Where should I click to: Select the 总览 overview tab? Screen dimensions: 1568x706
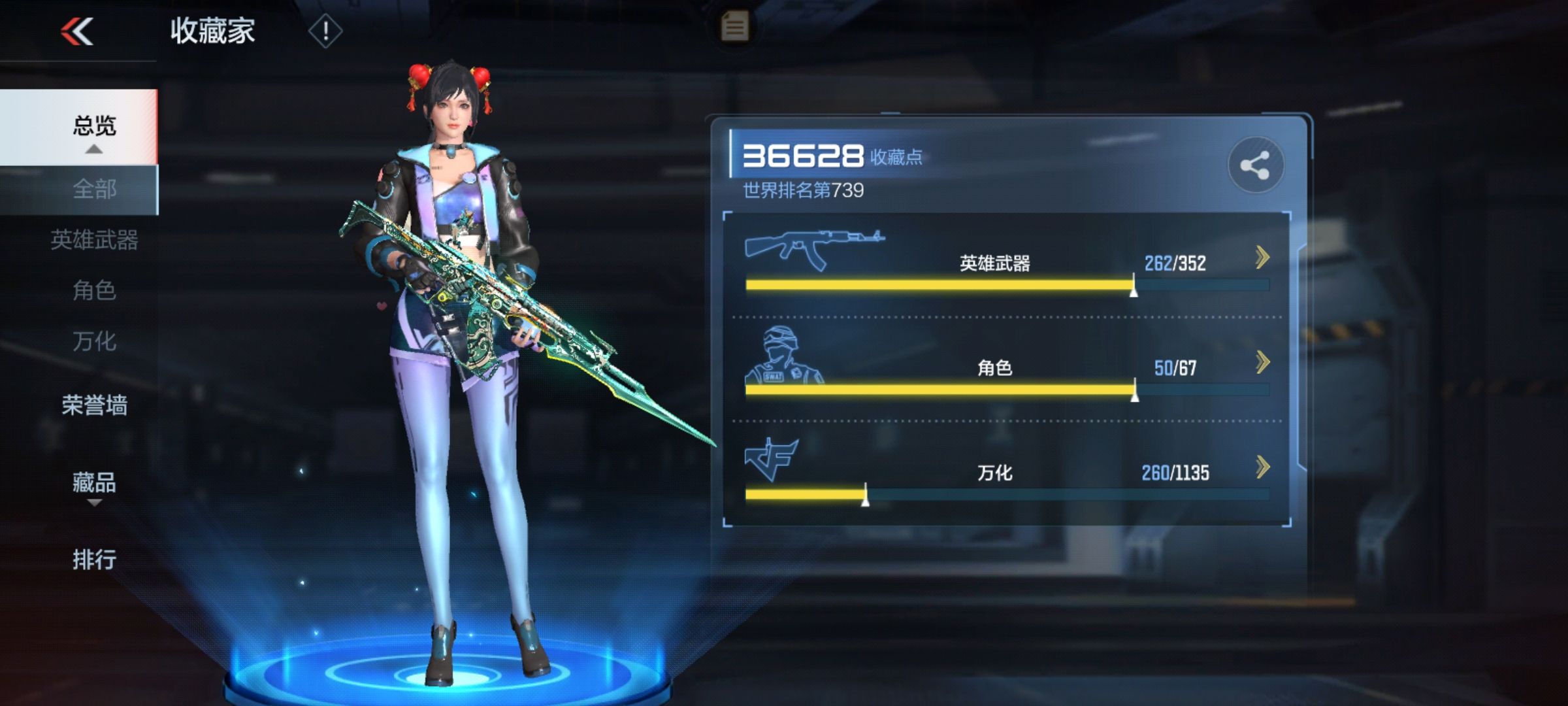click(x=94, y=126)
